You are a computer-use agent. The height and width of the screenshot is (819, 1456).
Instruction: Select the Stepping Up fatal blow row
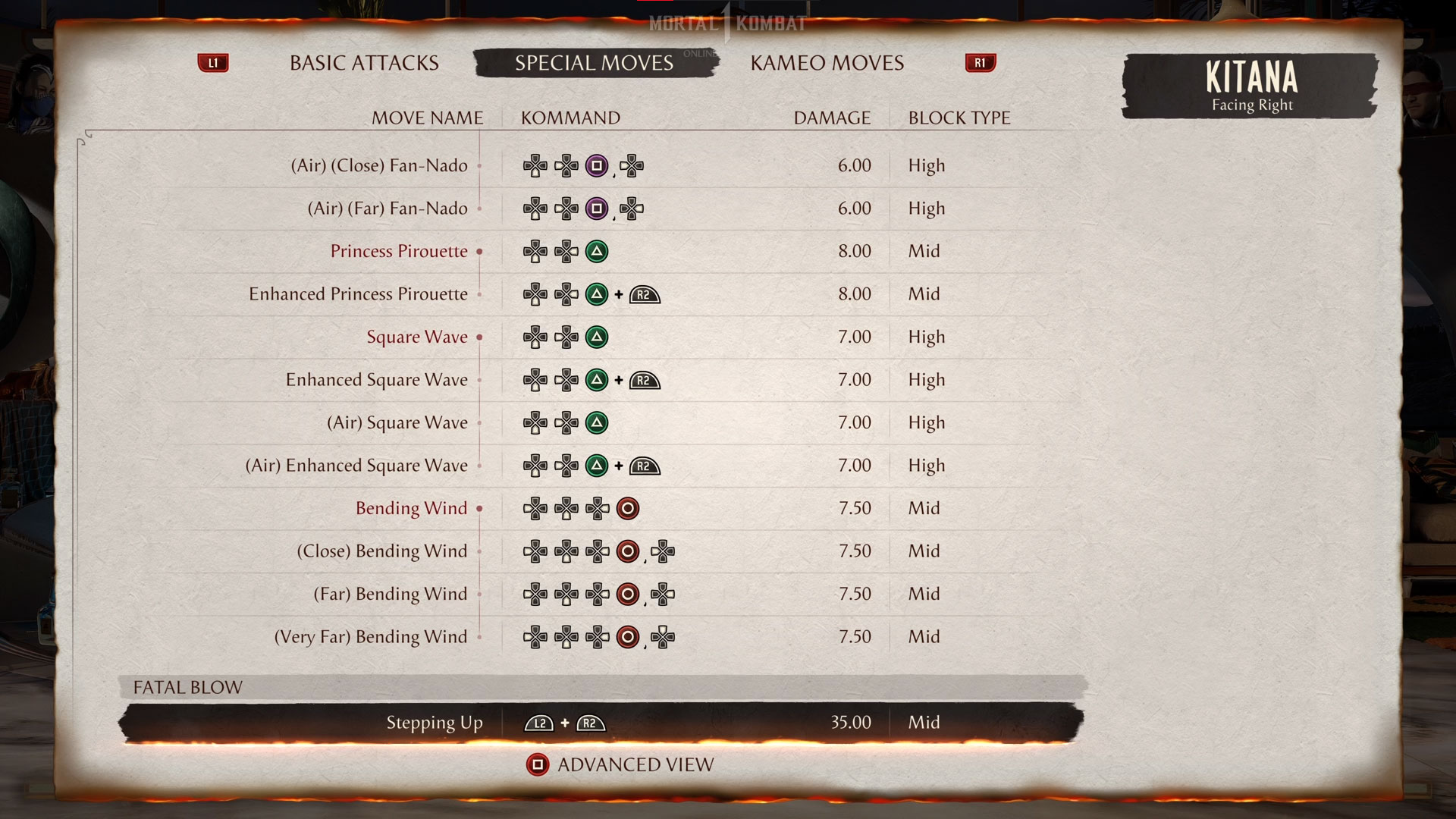pos(435,723)
